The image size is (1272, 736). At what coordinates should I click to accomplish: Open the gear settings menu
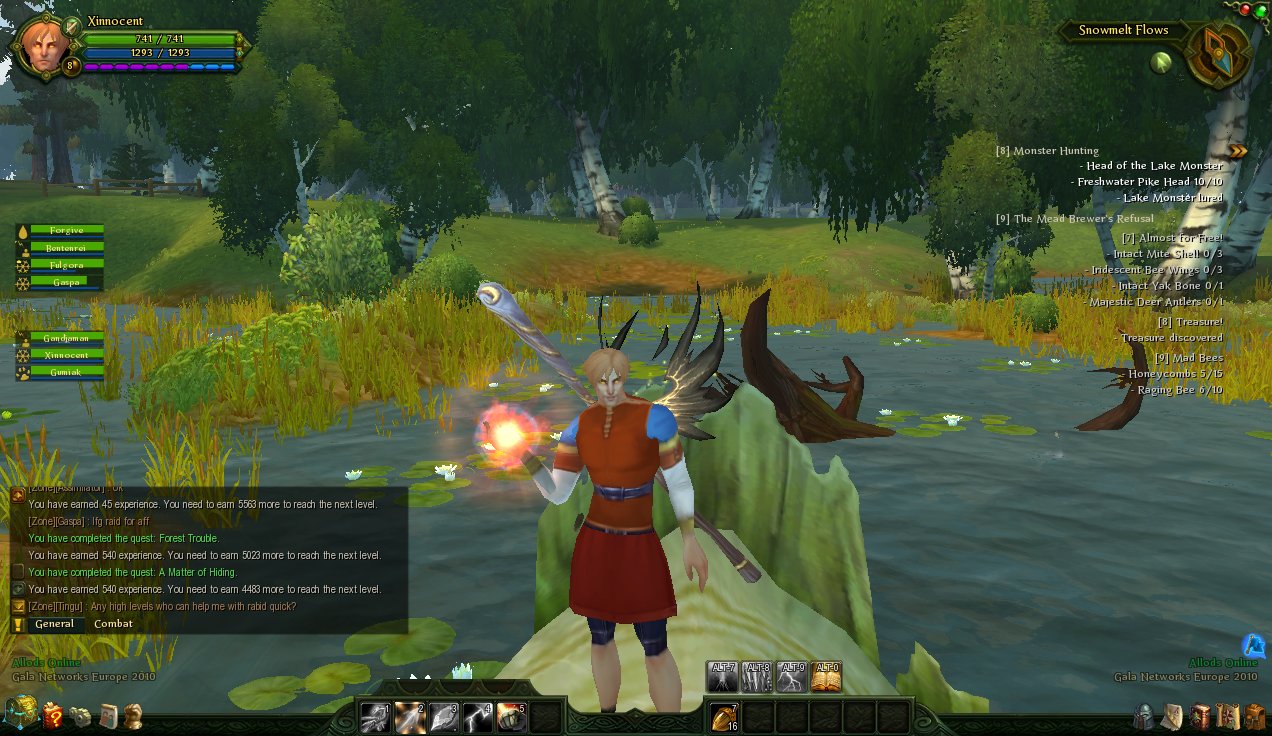click(81, 716)
